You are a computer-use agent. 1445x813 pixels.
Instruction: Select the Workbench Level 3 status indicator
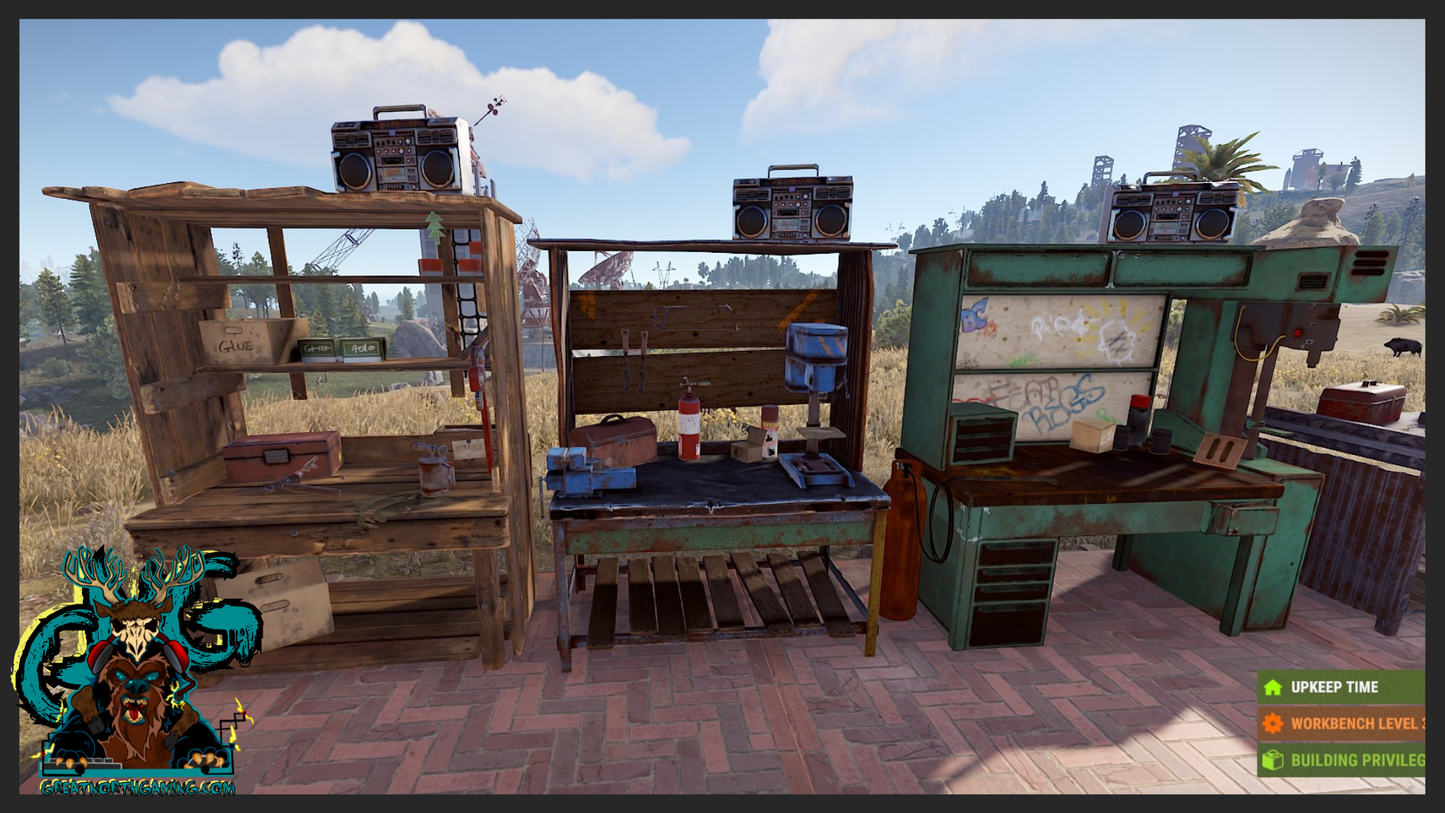1340,723
